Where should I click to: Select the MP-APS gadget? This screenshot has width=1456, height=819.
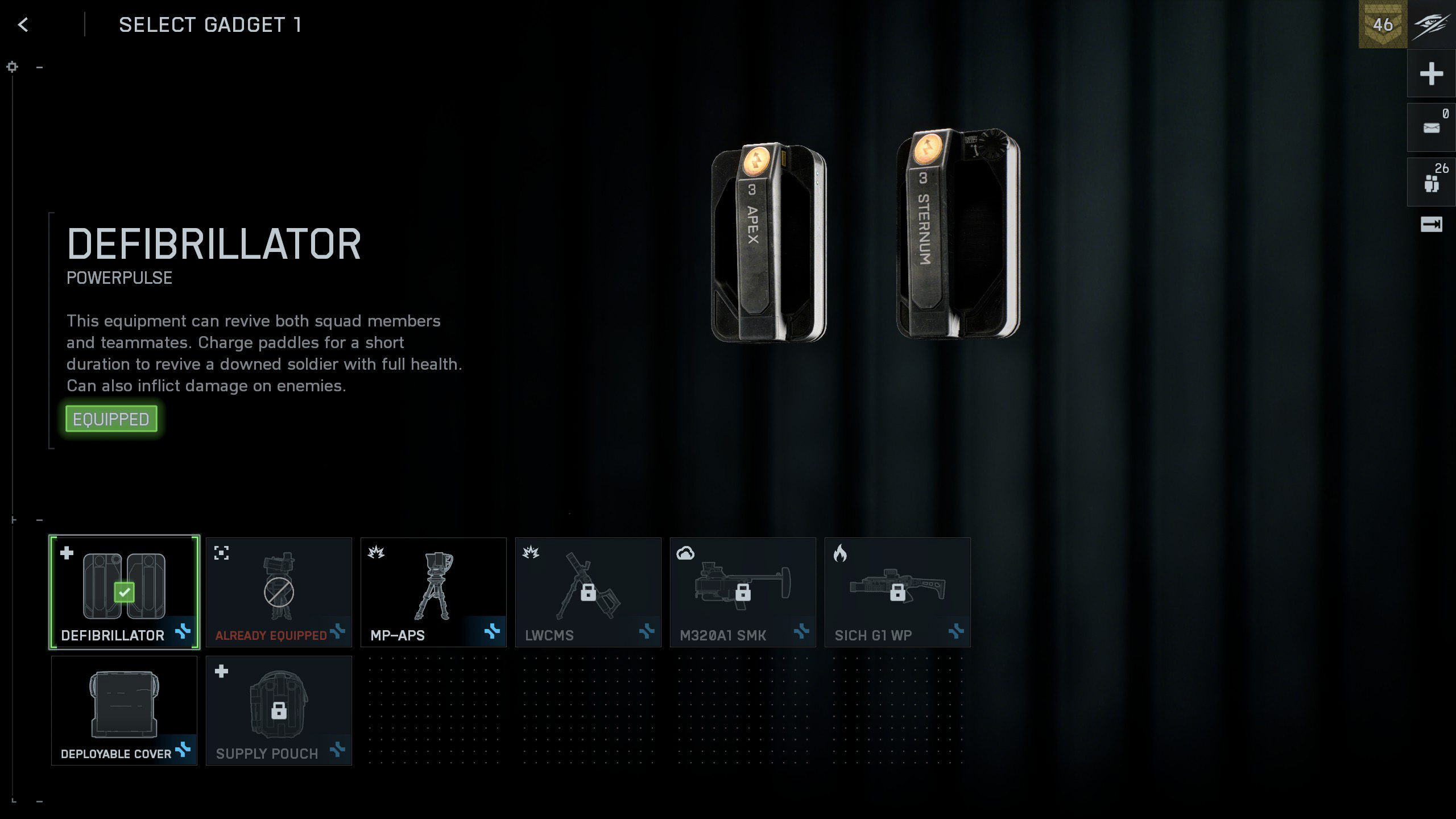click(x=433, y=591)
